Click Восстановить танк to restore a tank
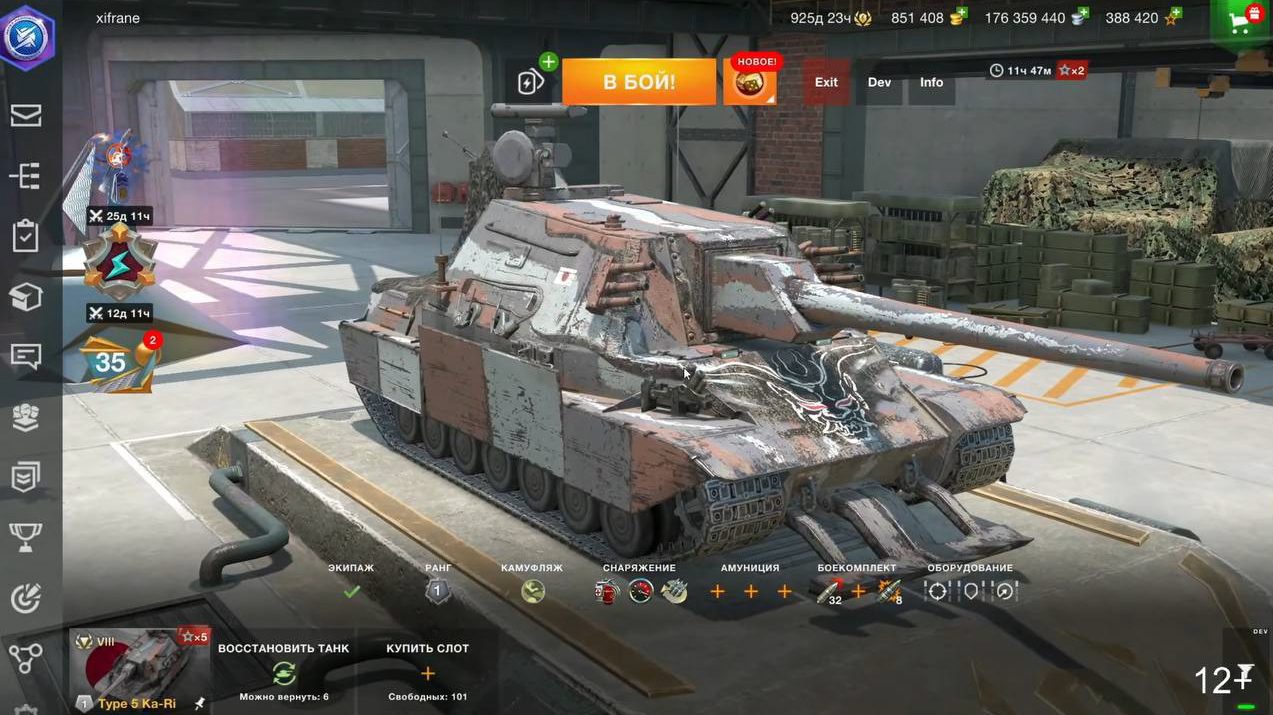This screenshot has height=715, width=1273. 284,671
